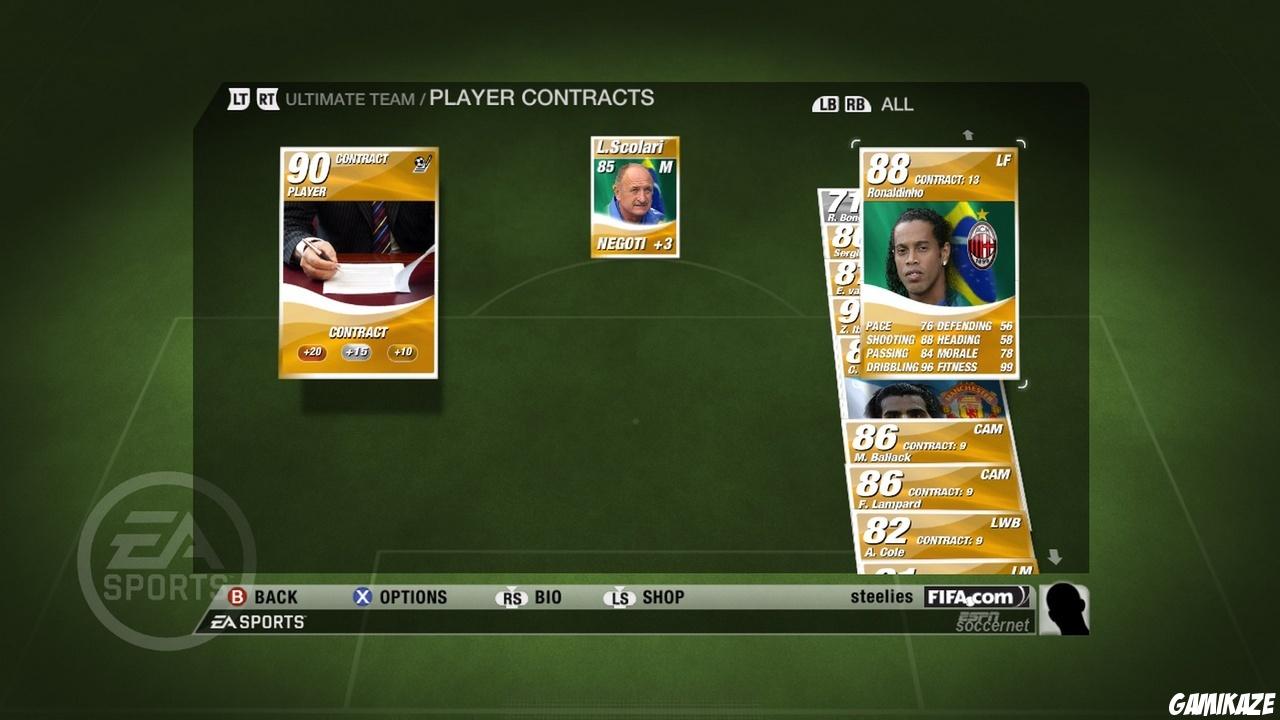Viewport: 1280px width, 720px height.
Task: Click the Ultimate Team breadcrumb label
Action: click(348, 100)
